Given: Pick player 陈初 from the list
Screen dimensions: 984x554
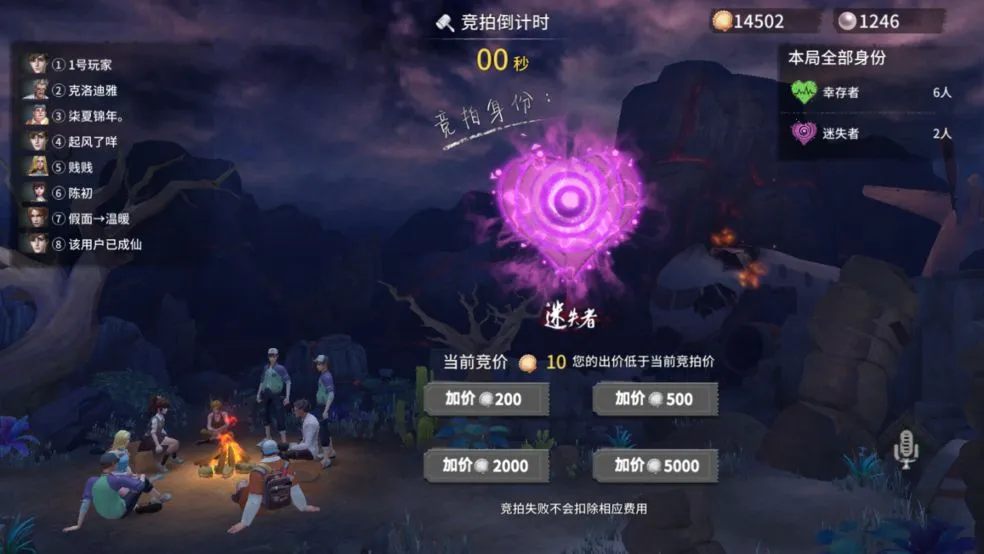Looking at the screenshot, I should coord(80,192).
